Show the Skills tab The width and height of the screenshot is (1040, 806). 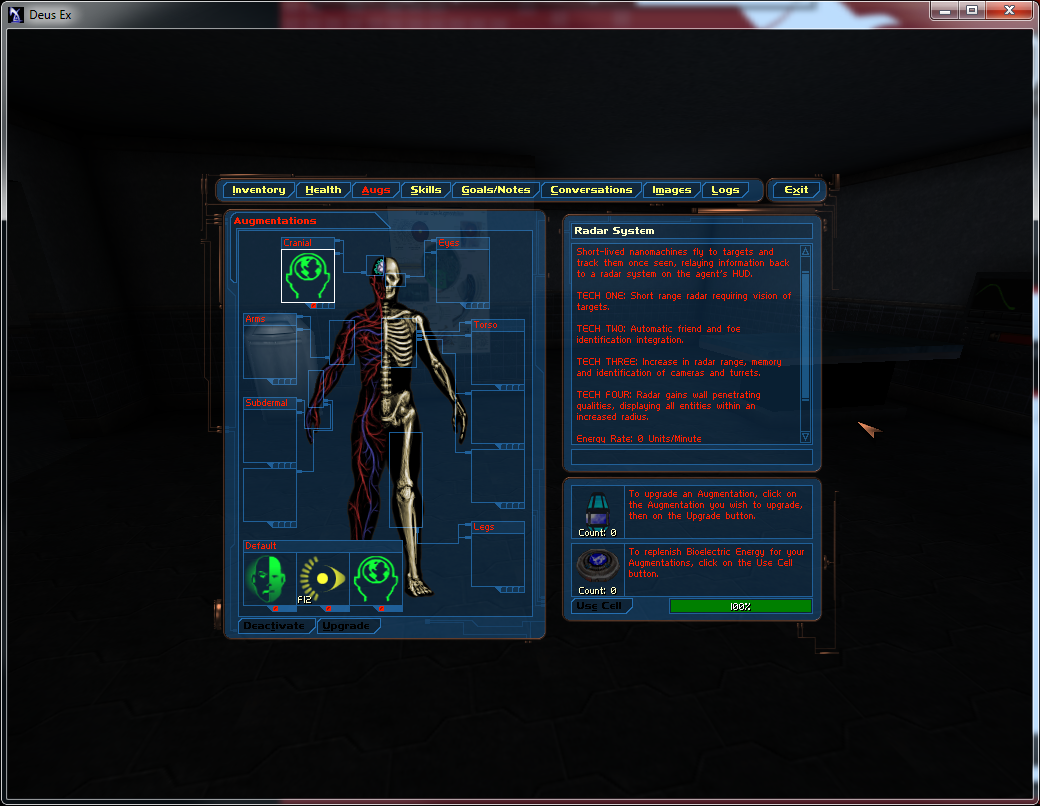(426, 190)
